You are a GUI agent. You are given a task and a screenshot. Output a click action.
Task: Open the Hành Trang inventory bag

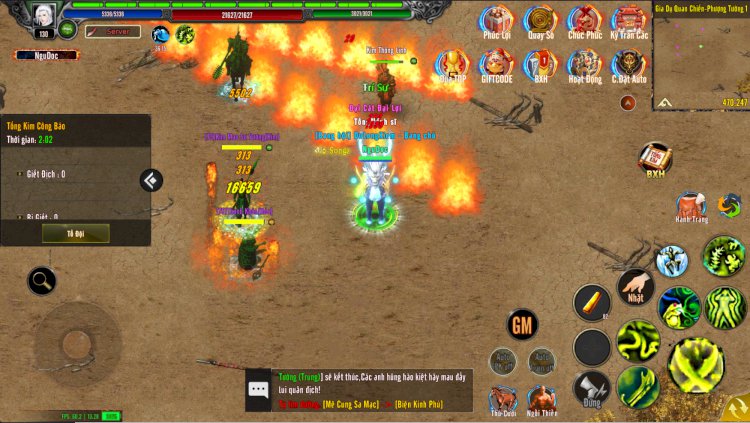690,207
